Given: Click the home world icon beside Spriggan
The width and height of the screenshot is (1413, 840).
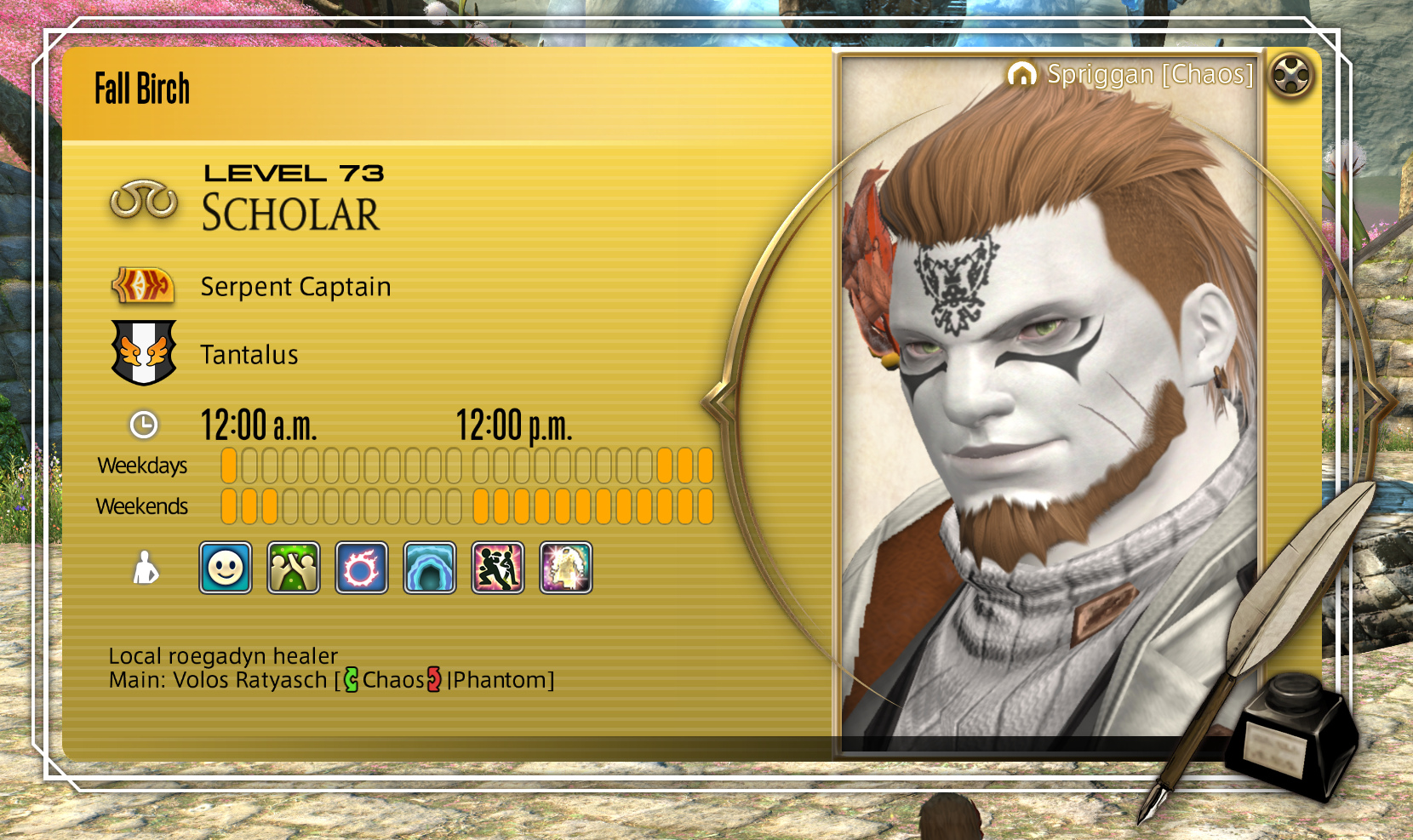Looking at the screenshot, I should click(1021, 75).
